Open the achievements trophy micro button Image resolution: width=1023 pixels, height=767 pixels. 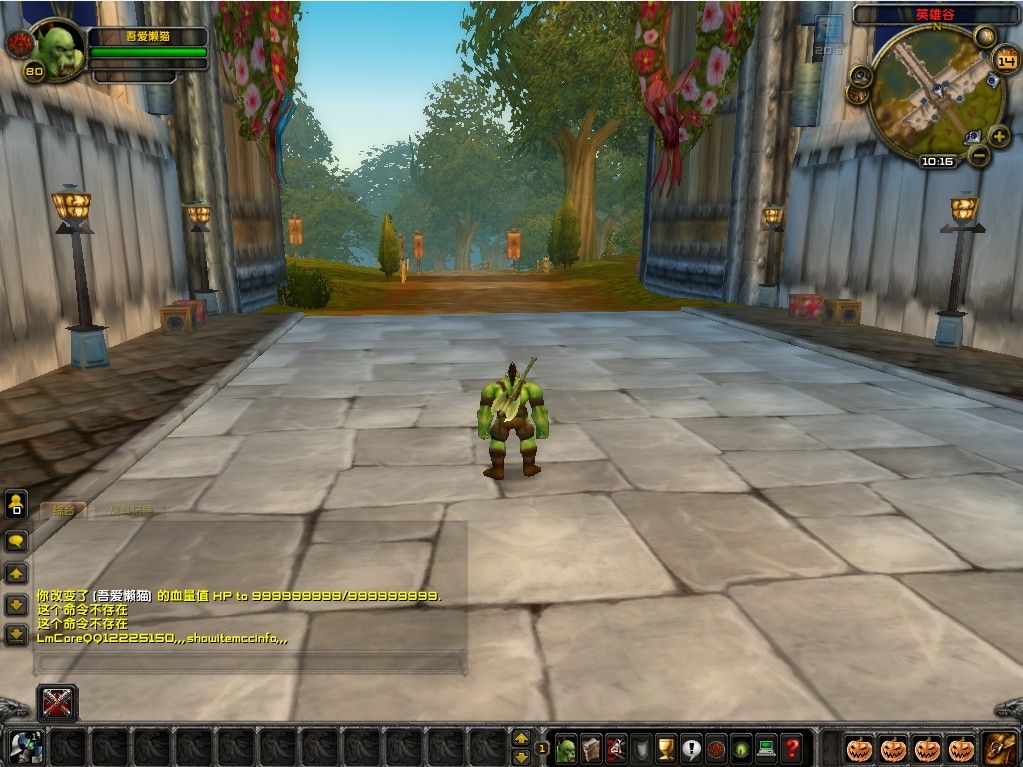[x=666, y=748]
